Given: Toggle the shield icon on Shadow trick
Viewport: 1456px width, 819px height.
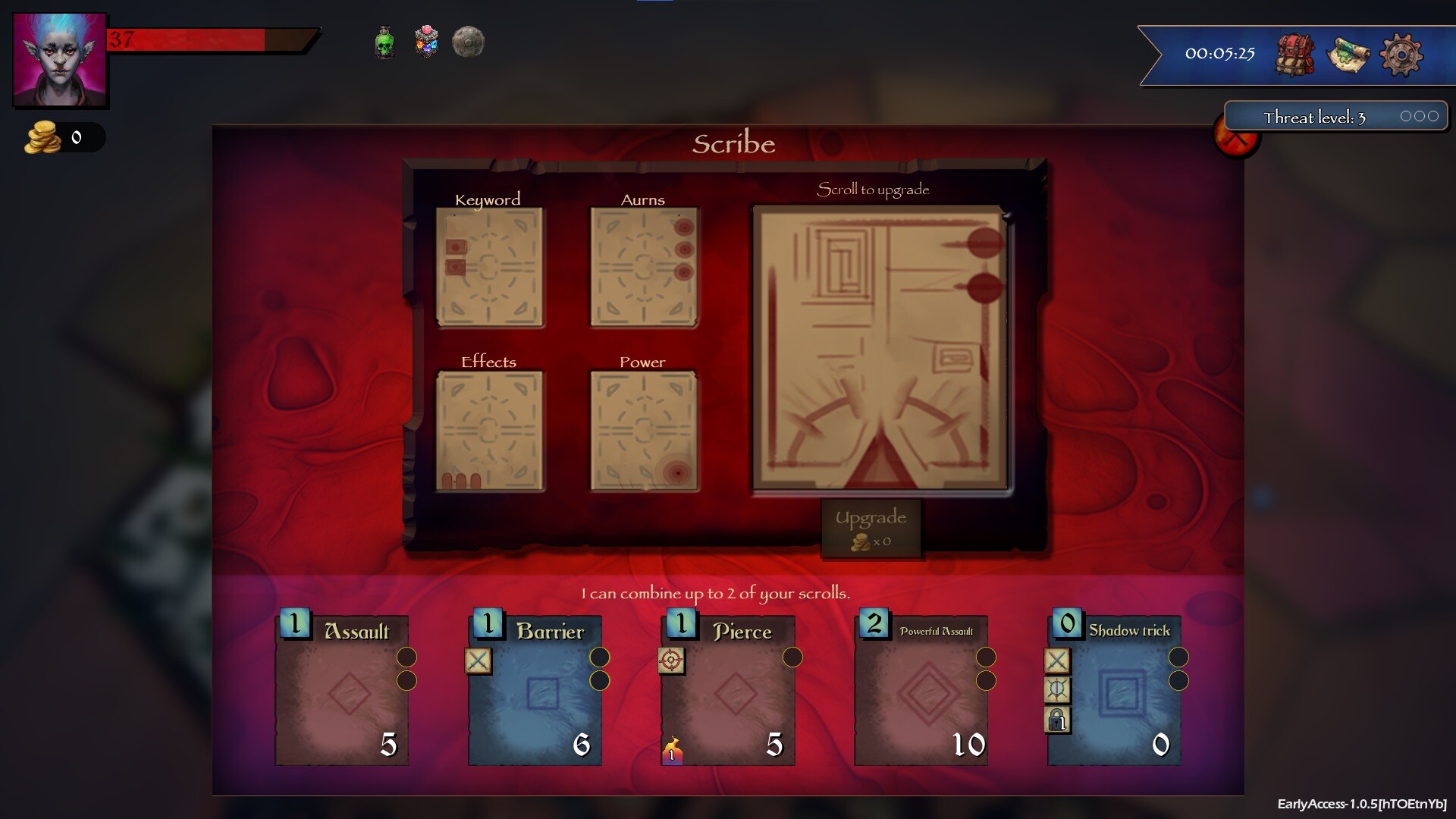Looking at the screenshot, I should point(1059,690).
